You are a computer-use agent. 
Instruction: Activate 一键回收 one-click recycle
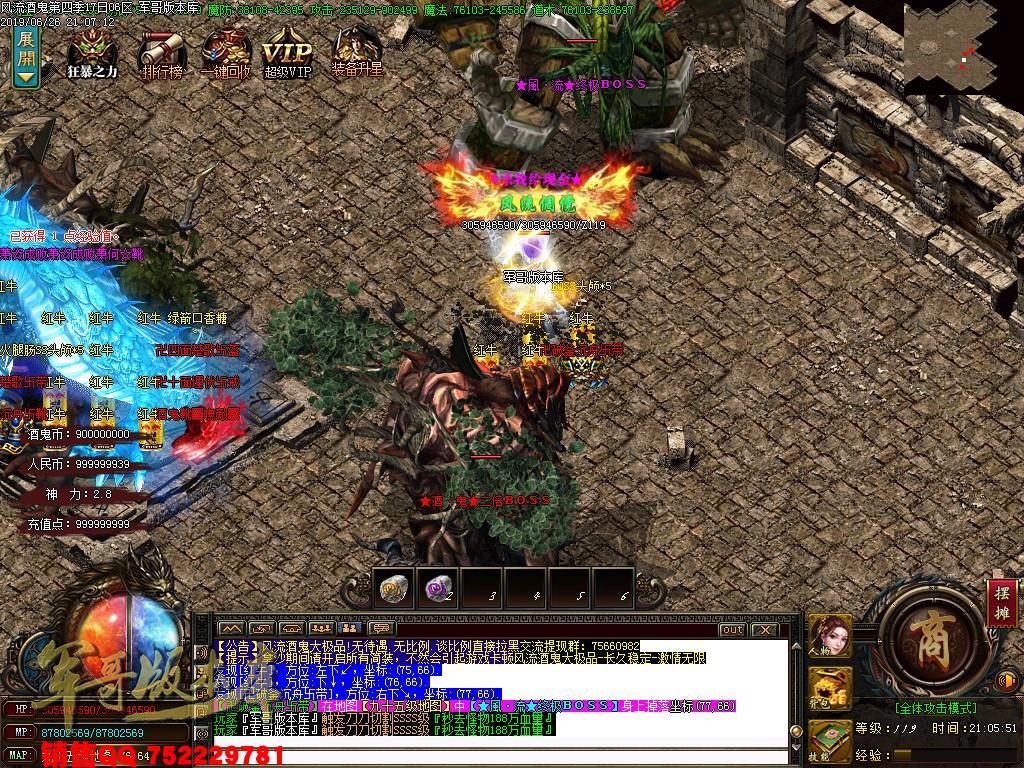[x=226, y=50]
